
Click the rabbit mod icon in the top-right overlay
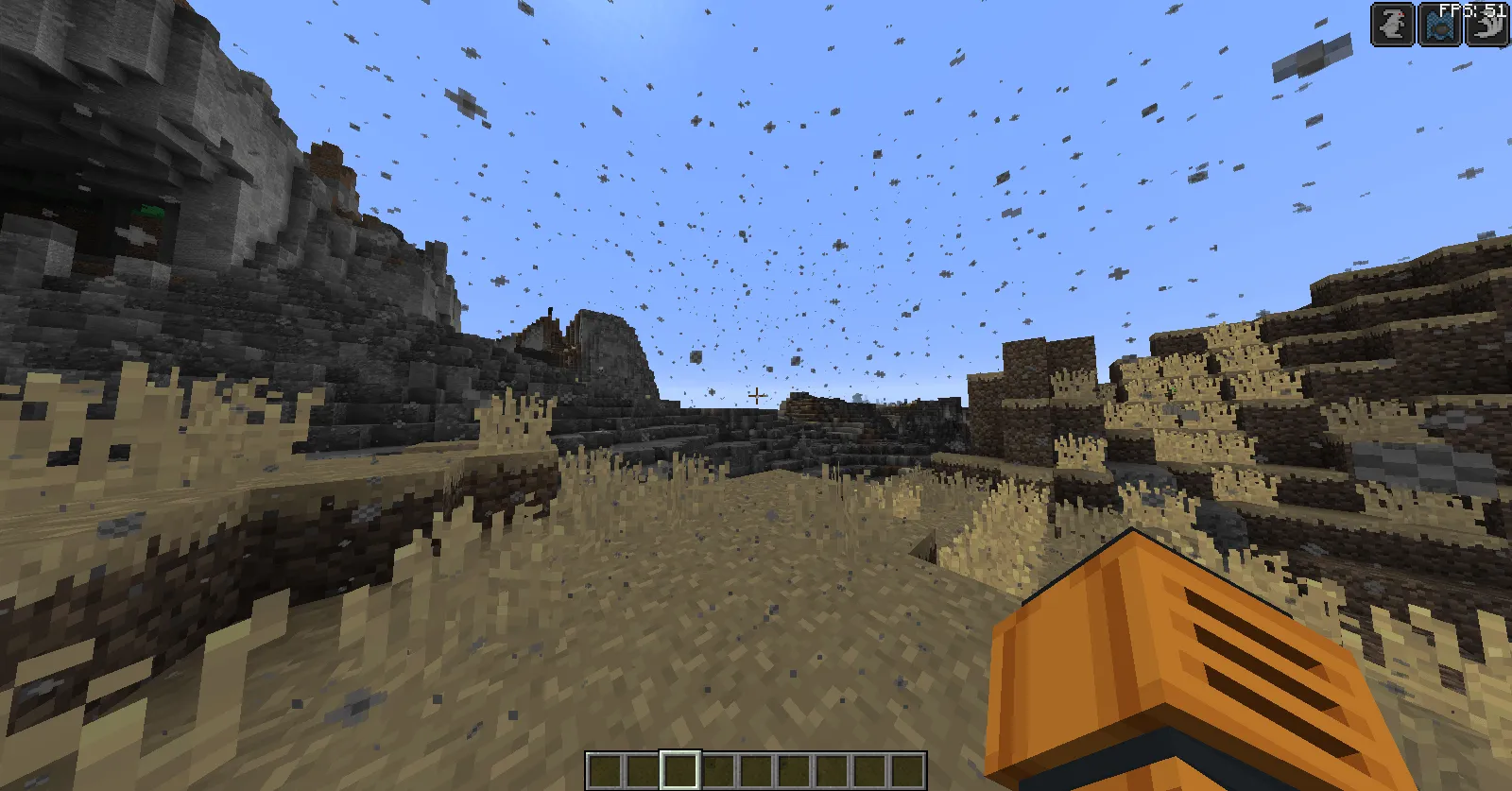[x=1390, y=24]
